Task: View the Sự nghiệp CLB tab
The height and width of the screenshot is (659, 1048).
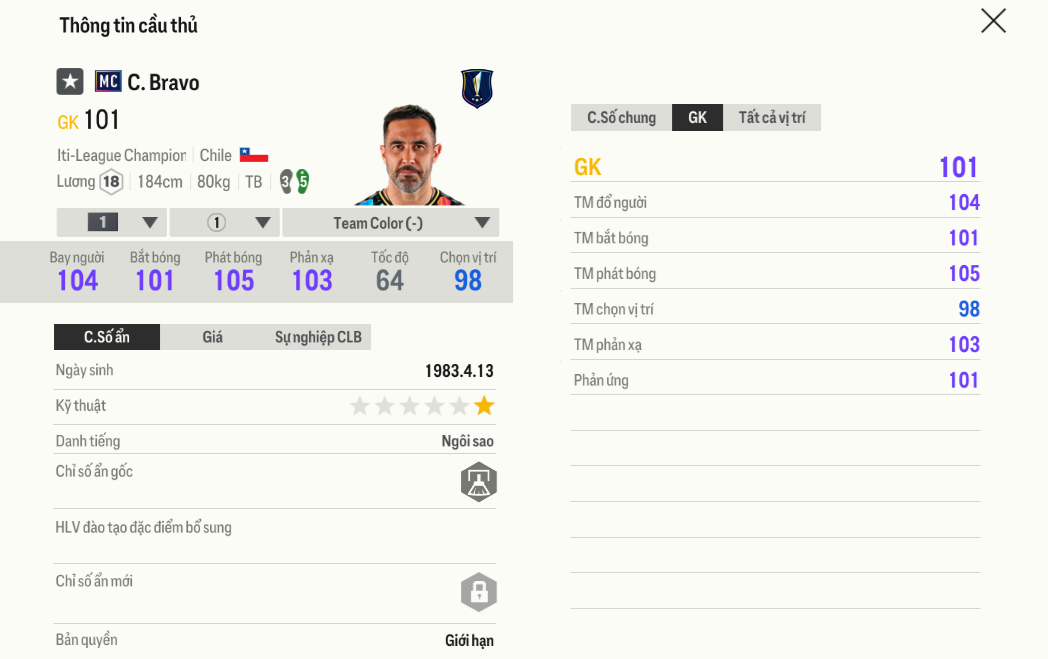Action: click(x=318, y=337)
